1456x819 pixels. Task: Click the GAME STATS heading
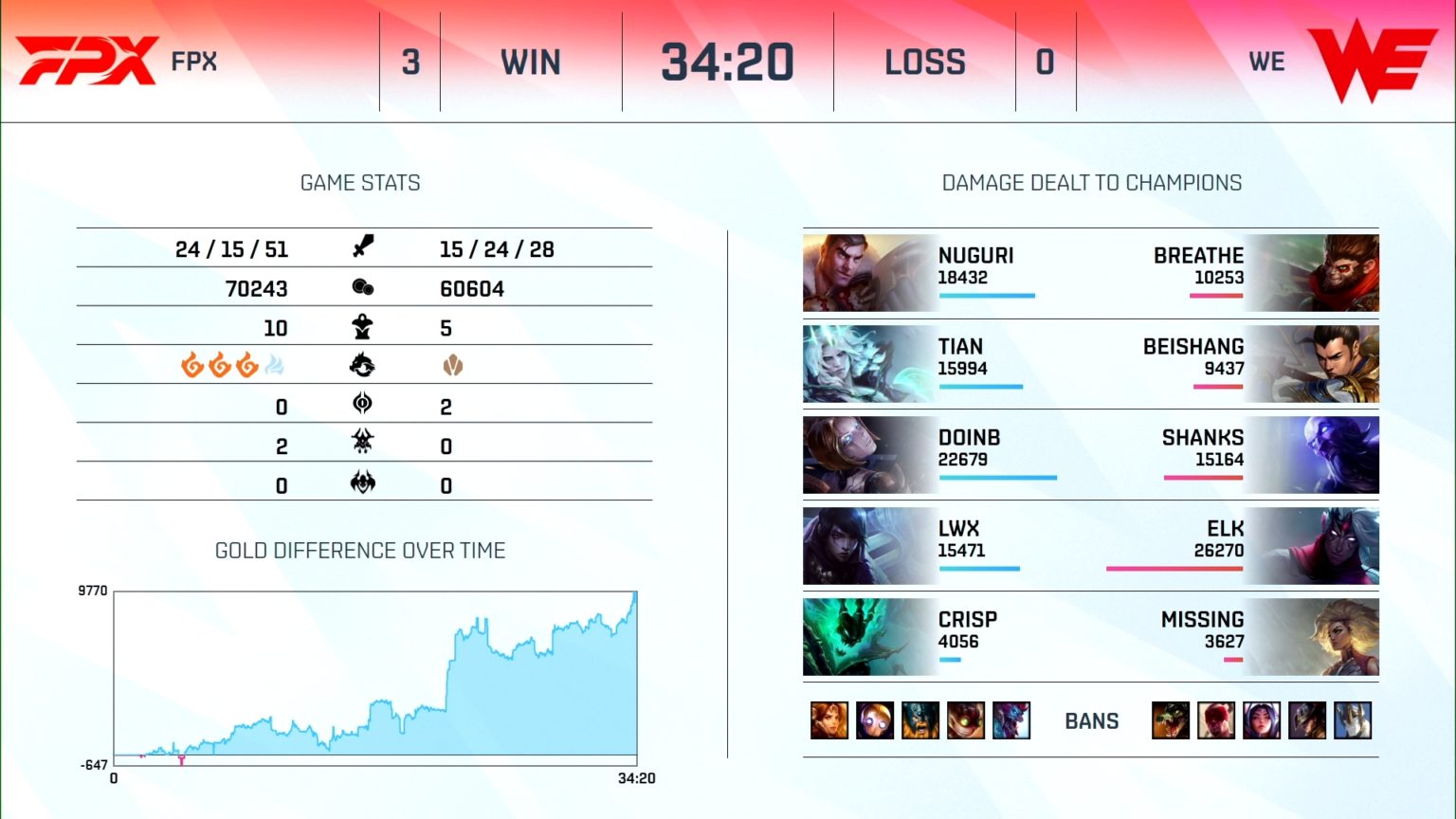(360, 183)
